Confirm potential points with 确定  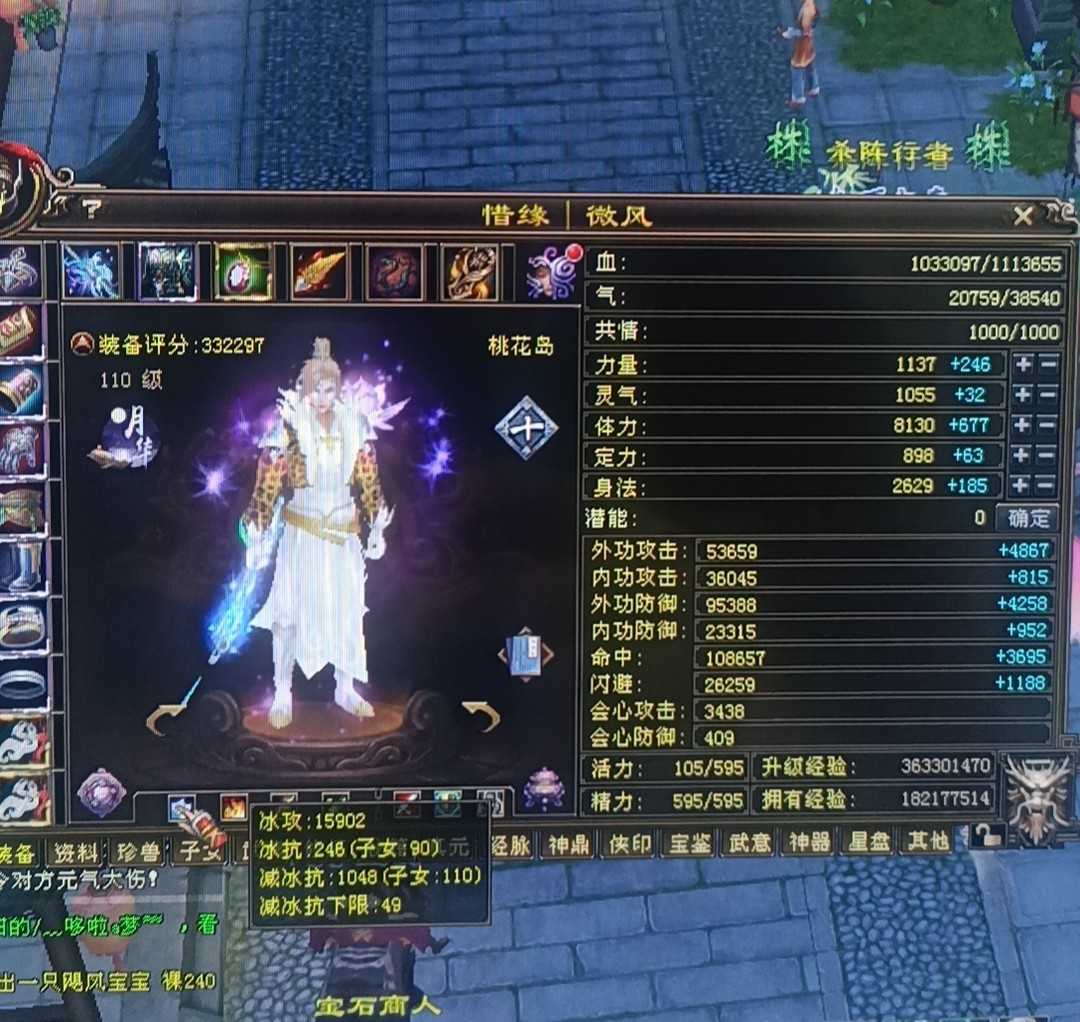coord(1028,518)
